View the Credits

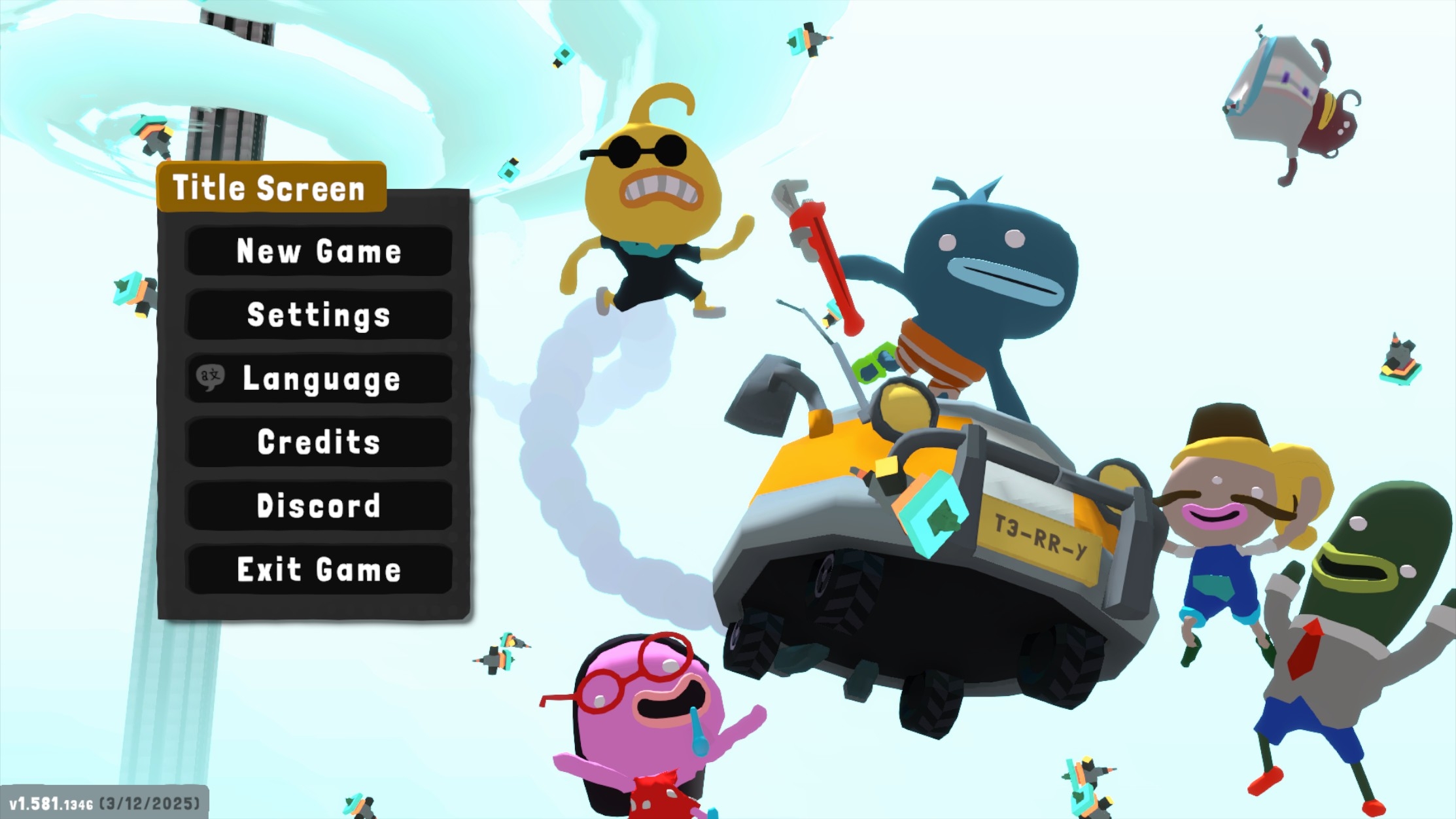[x=319, y=442]
